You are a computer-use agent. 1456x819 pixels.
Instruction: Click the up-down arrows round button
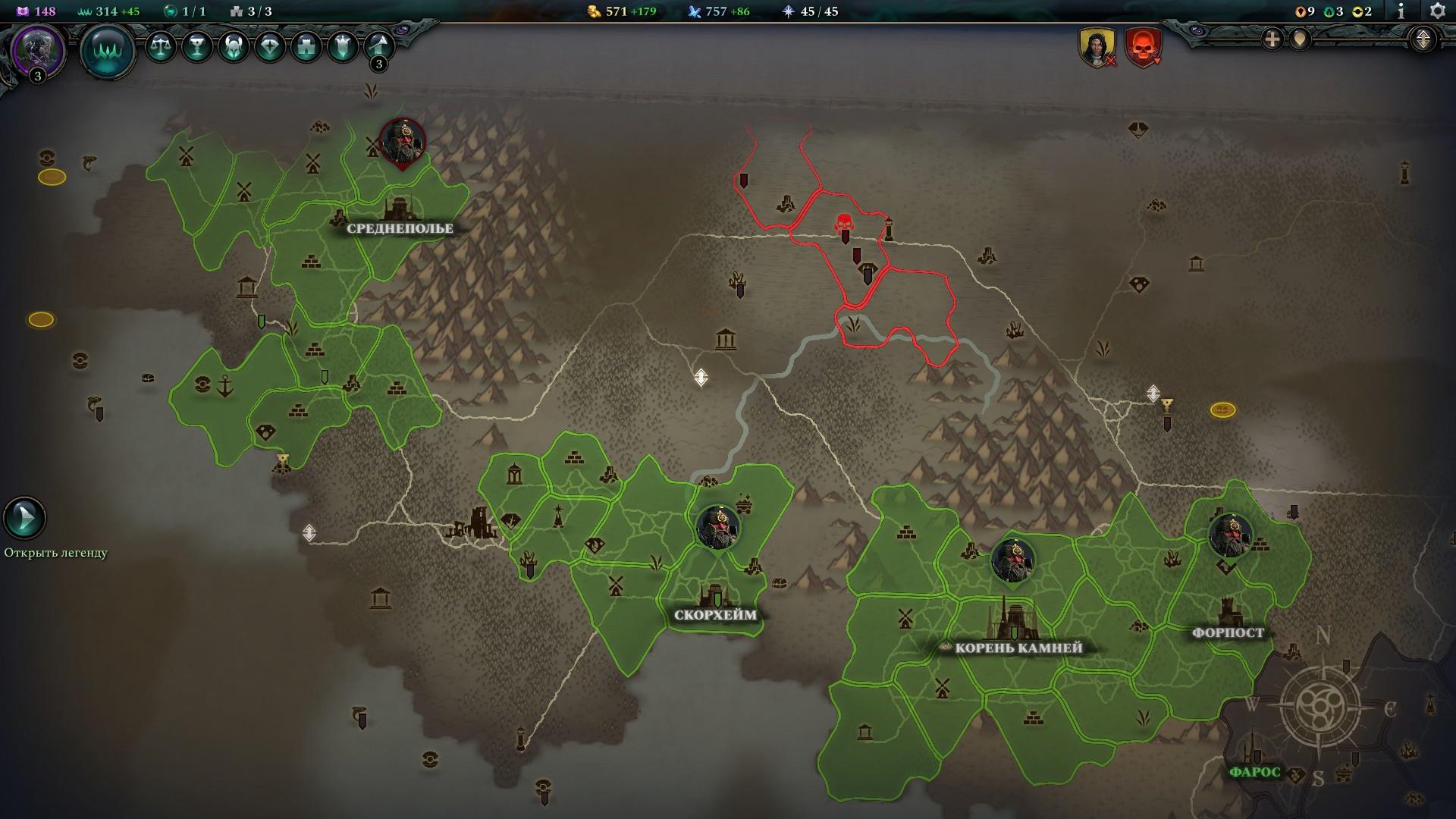(x=1423, y=39)
